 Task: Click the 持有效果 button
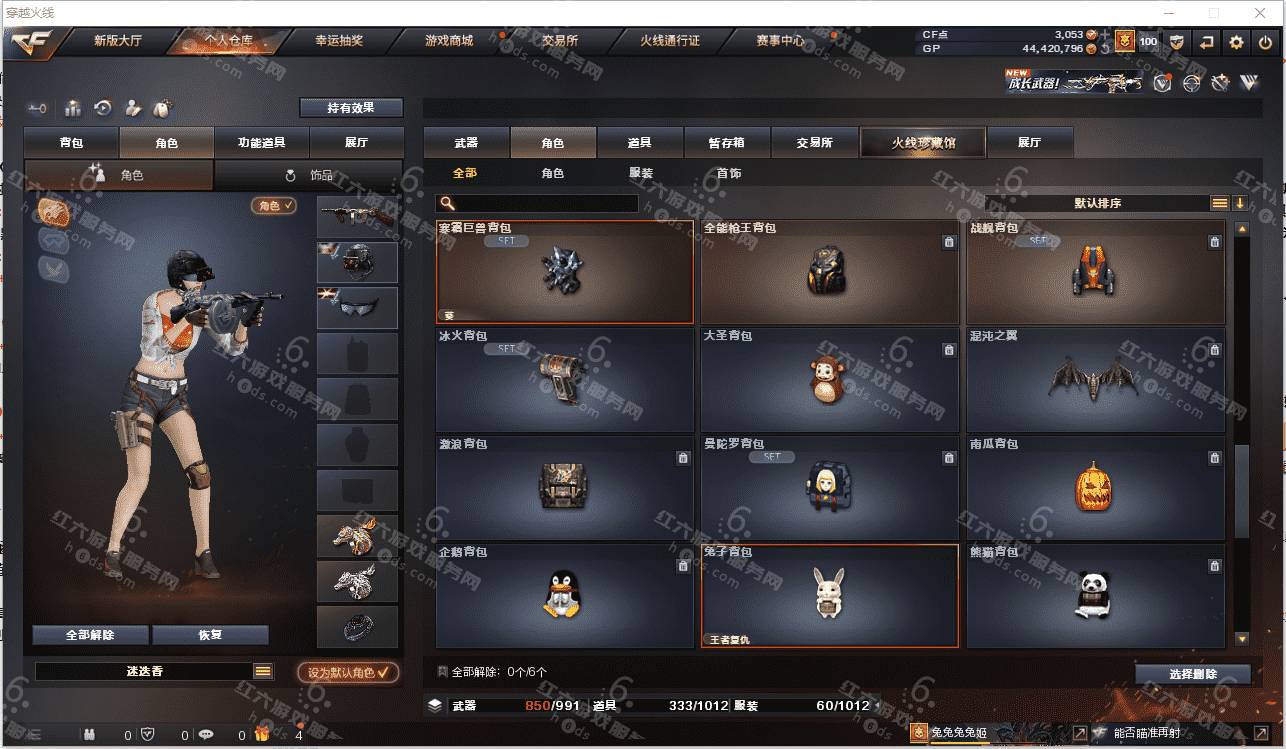tap(351, 108)
